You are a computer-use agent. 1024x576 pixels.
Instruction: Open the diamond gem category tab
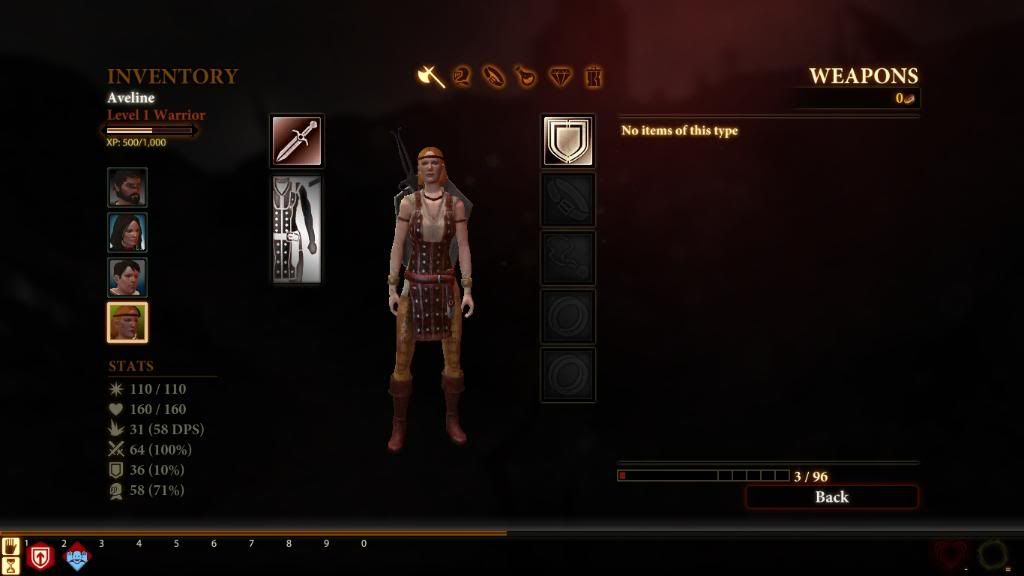coord(560,76)
